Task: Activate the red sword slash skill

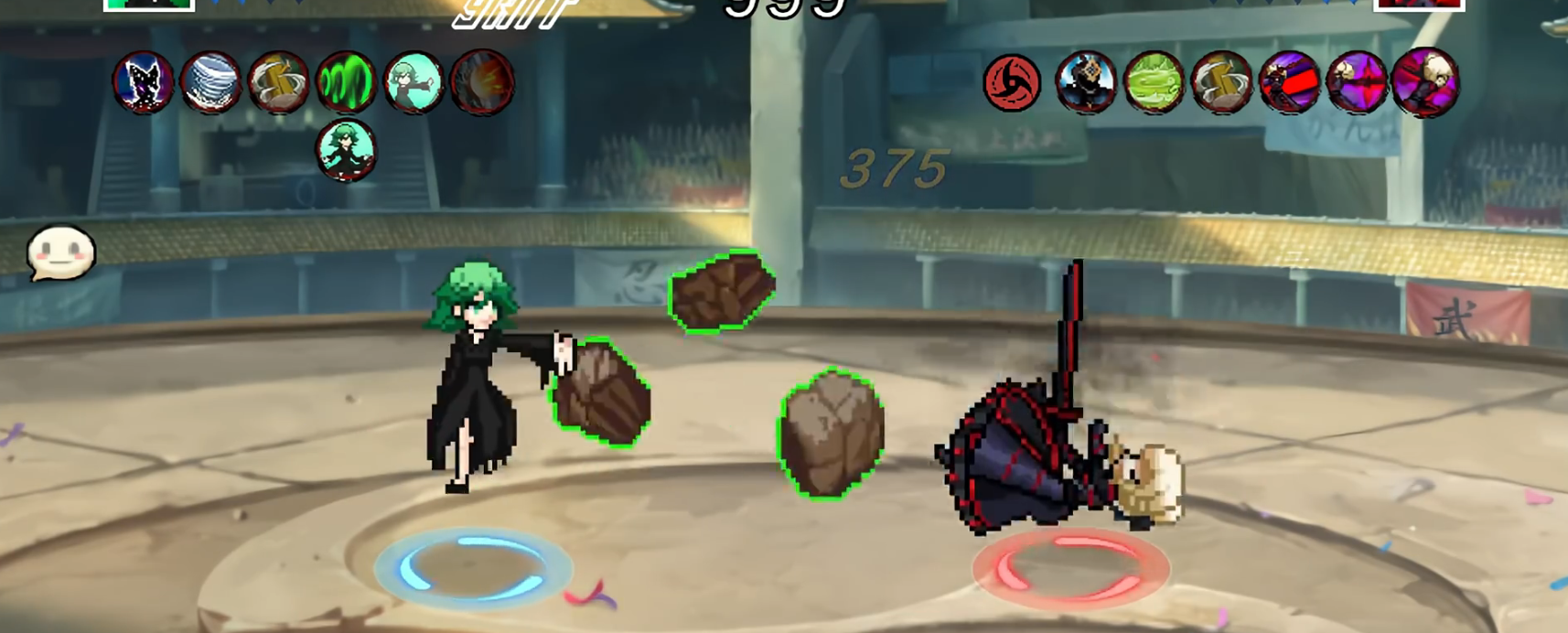Action: 1289,82
